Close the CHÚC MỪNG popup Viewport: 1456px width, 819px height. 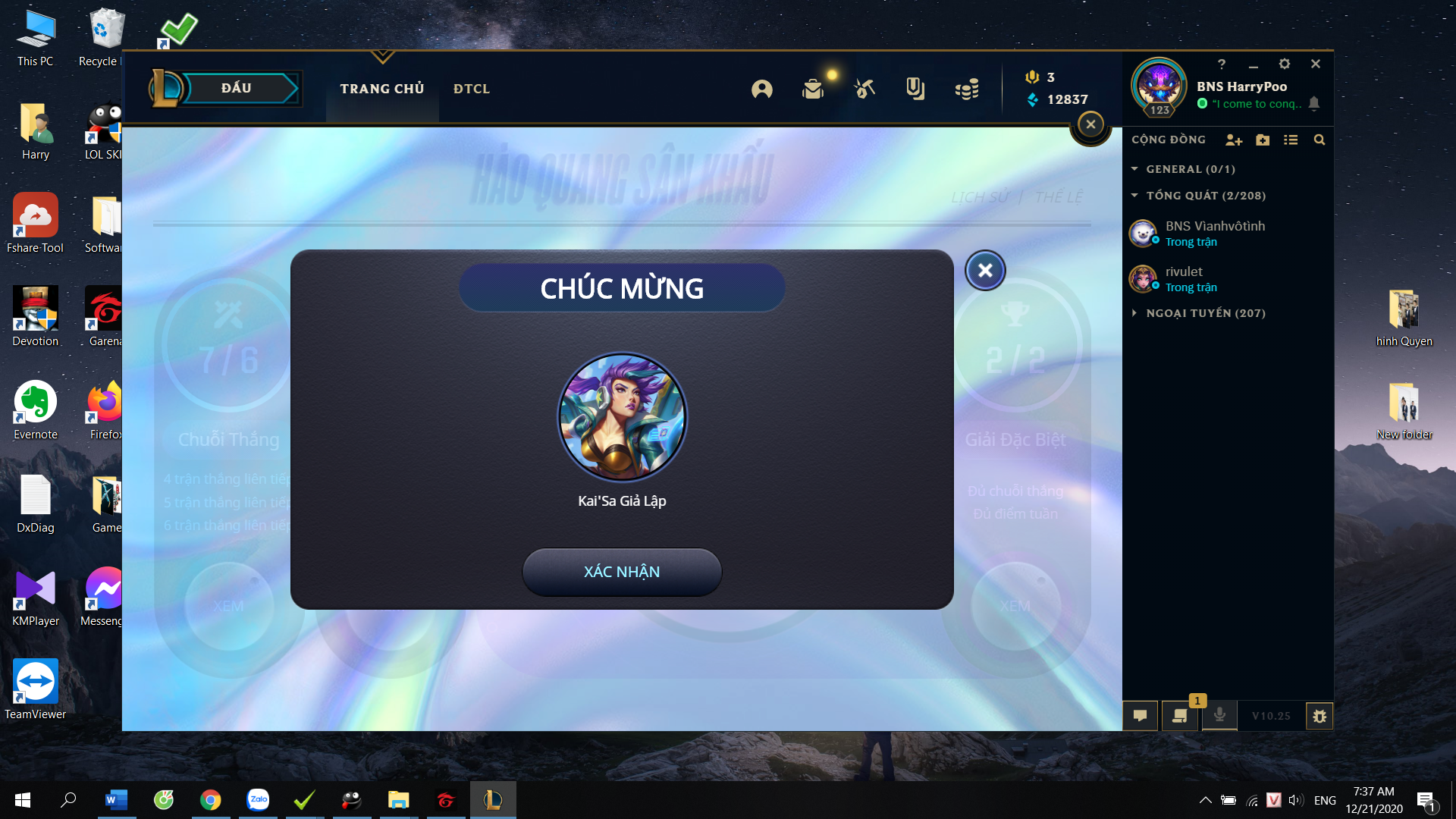985,270
